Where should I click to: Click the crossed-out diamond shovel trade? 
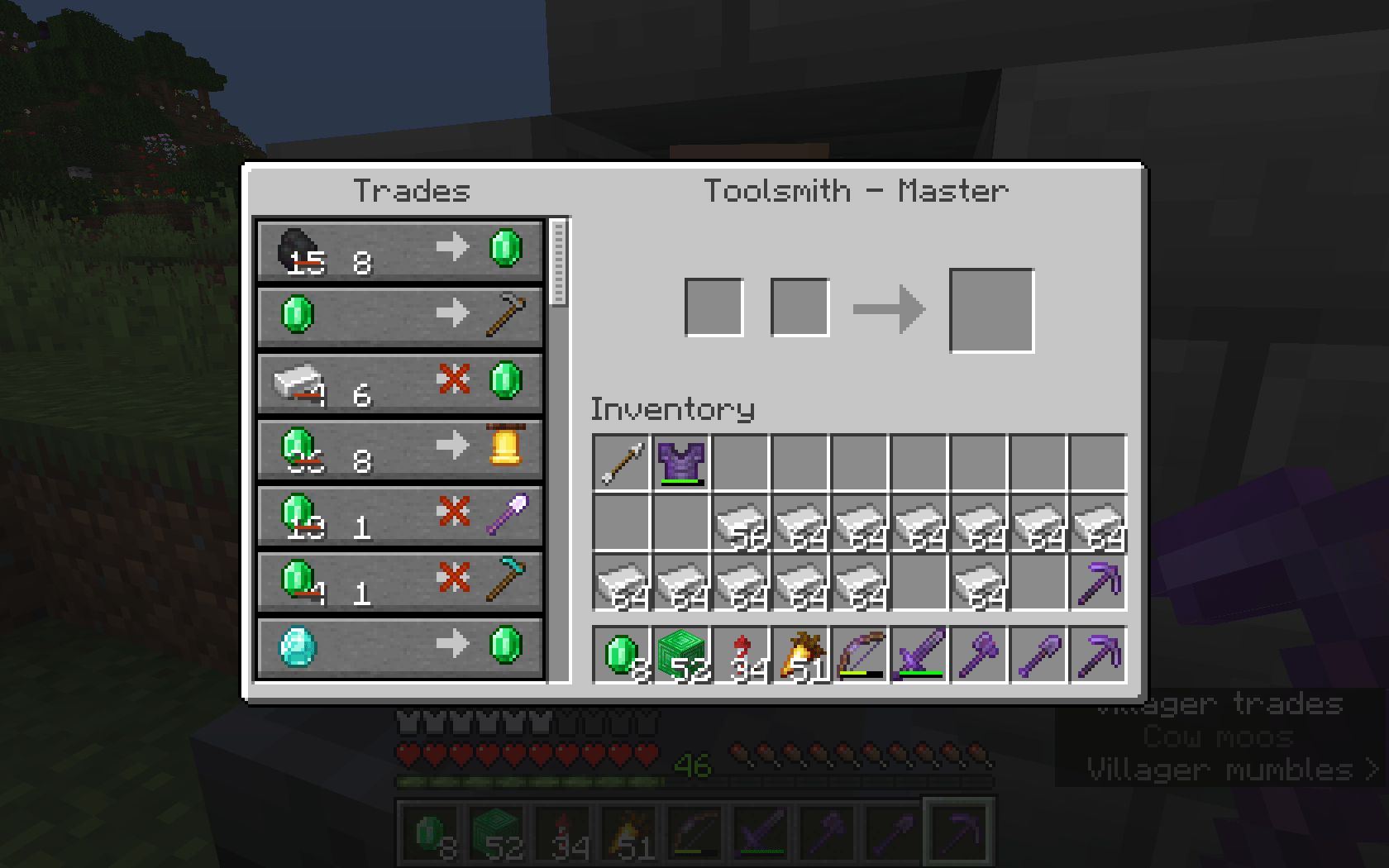400,514
